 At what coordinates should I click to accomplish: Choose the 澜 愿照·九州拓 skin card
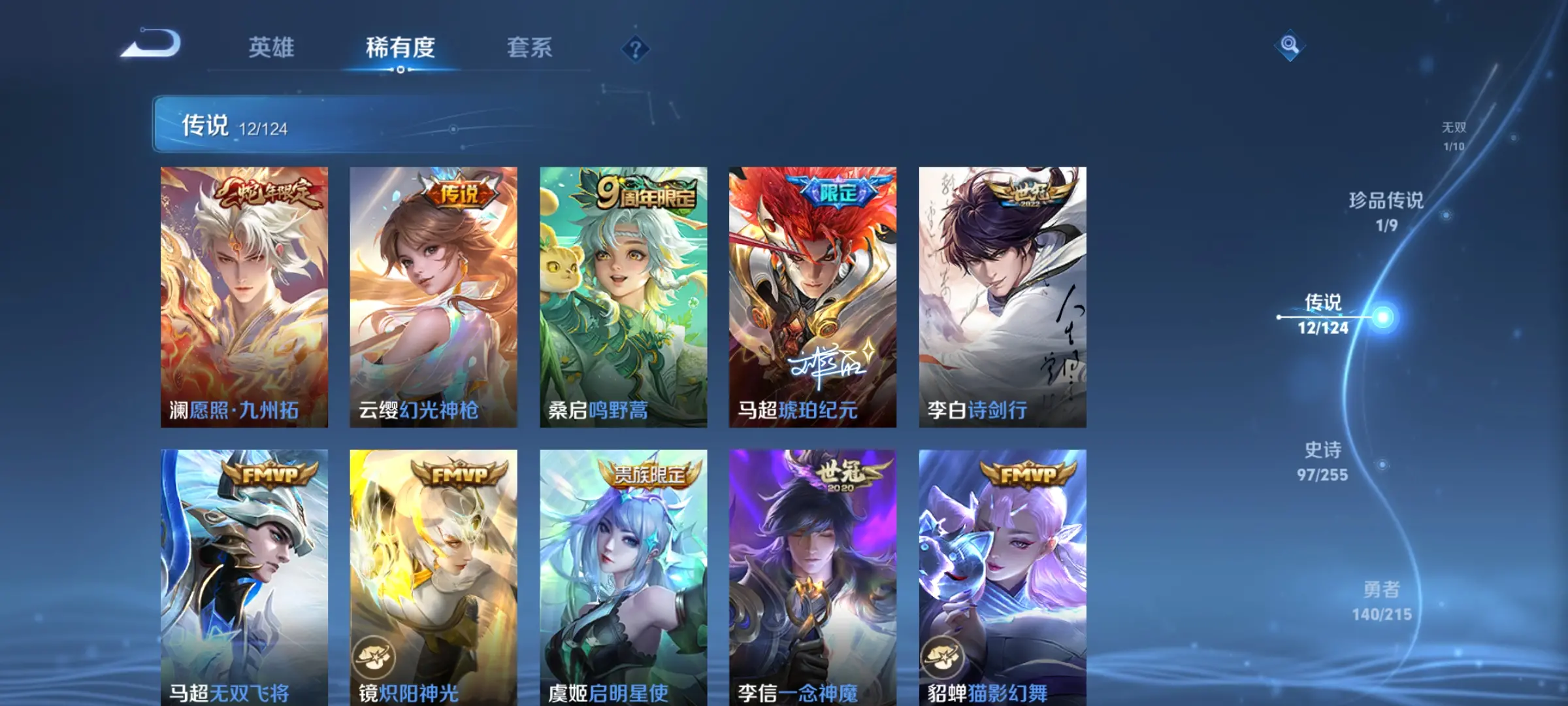point(244,297)
